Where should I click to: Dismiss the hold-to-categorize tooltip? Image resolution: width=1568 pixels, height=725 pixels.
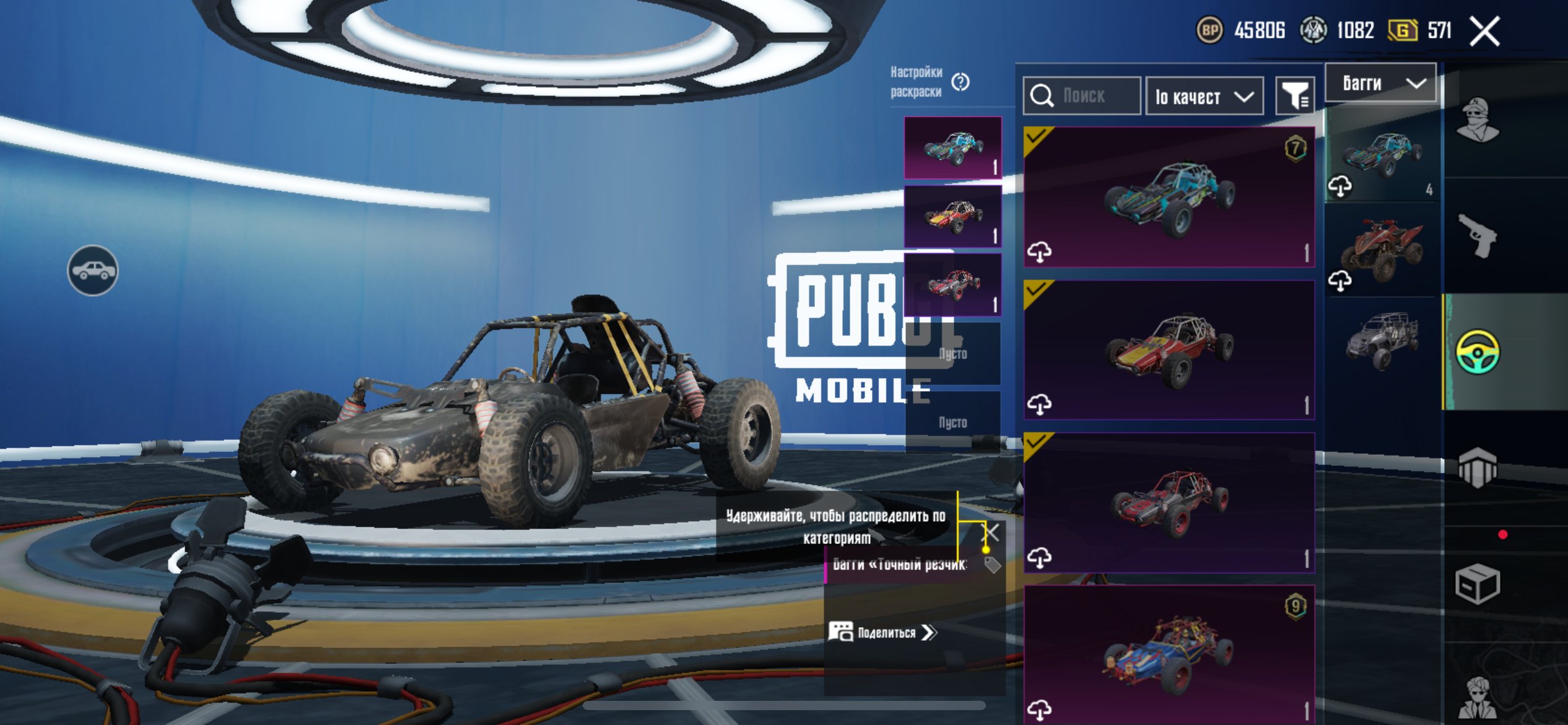[991, 532]
